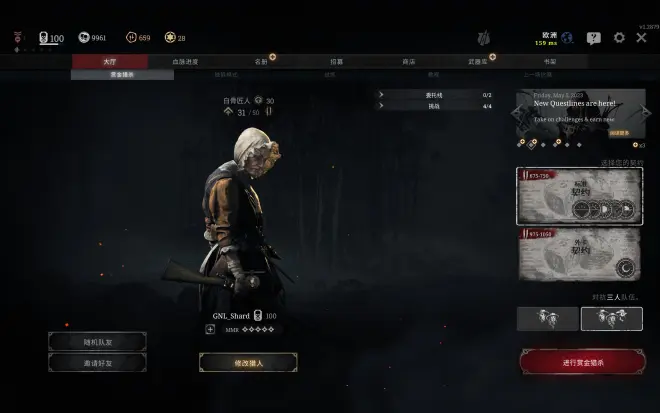
Task: Start the match with 进行赏金猎杀
Action: point(582,362)
